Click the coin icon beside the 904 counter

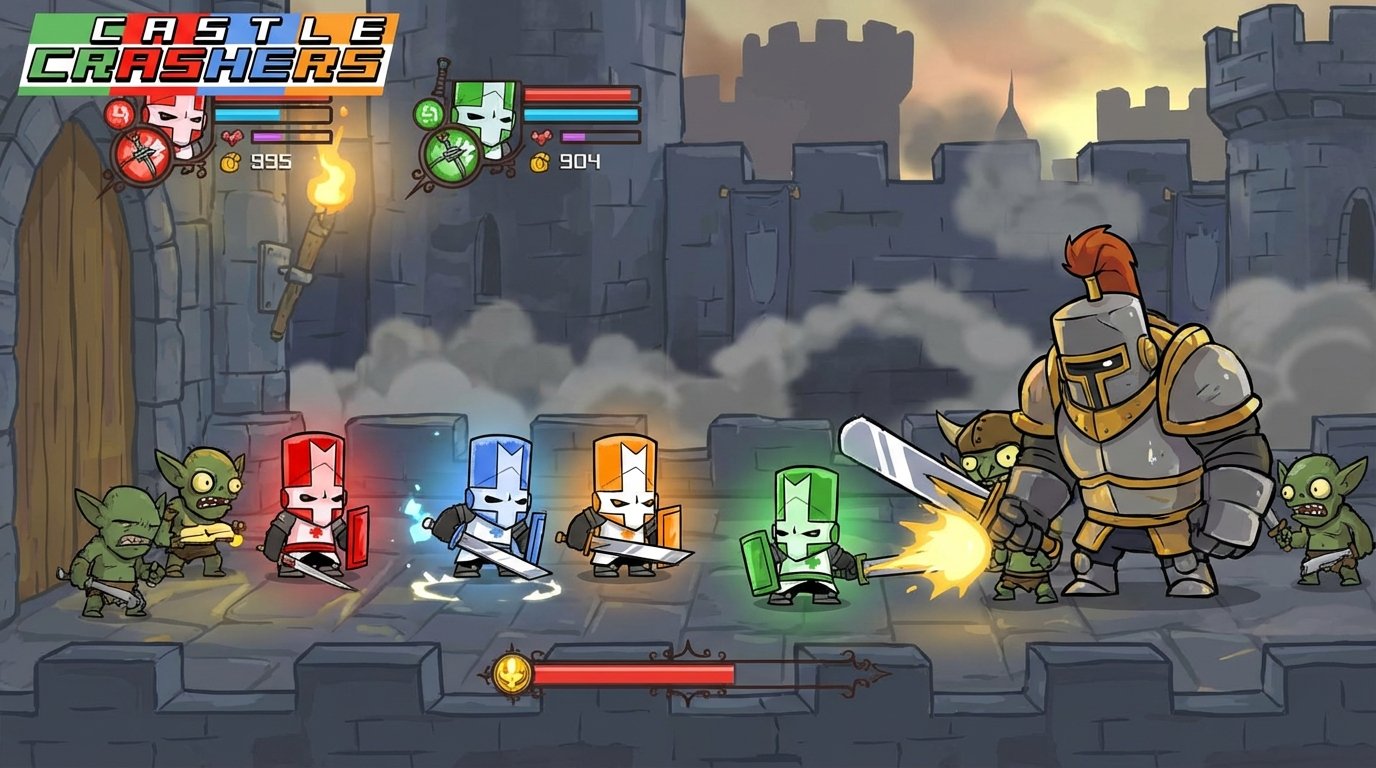[x=539, y=162]
